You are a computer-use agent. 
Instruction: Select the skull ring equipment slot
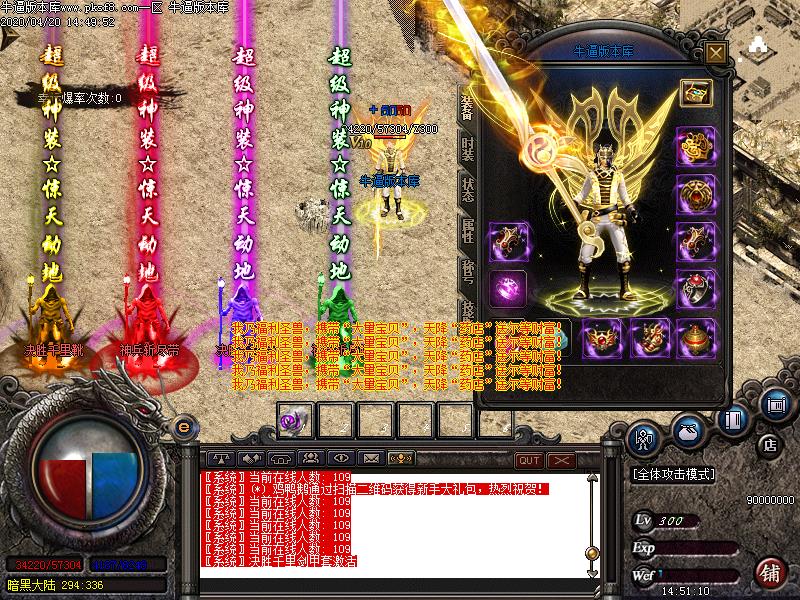(695, 290)
